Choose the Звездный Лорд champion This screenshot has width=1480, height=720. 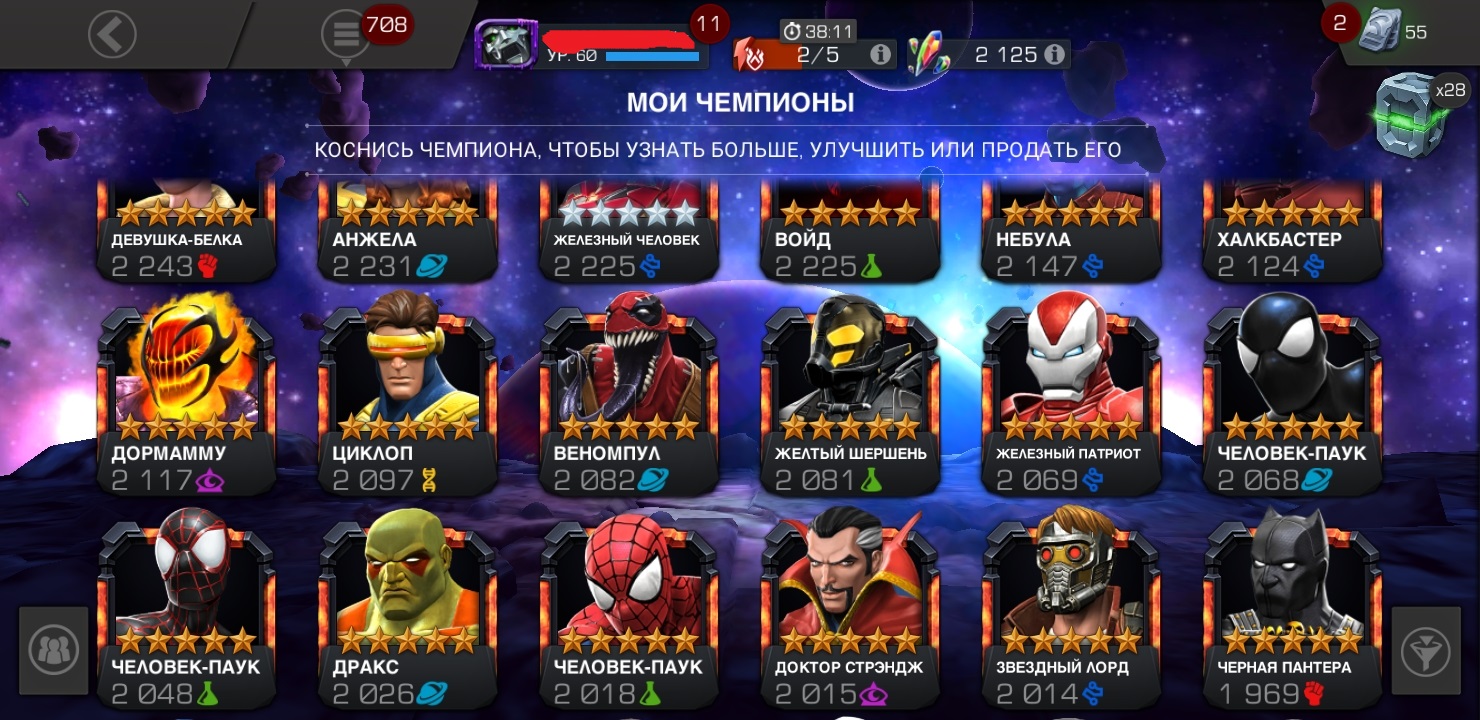(x=1071, y=610)
